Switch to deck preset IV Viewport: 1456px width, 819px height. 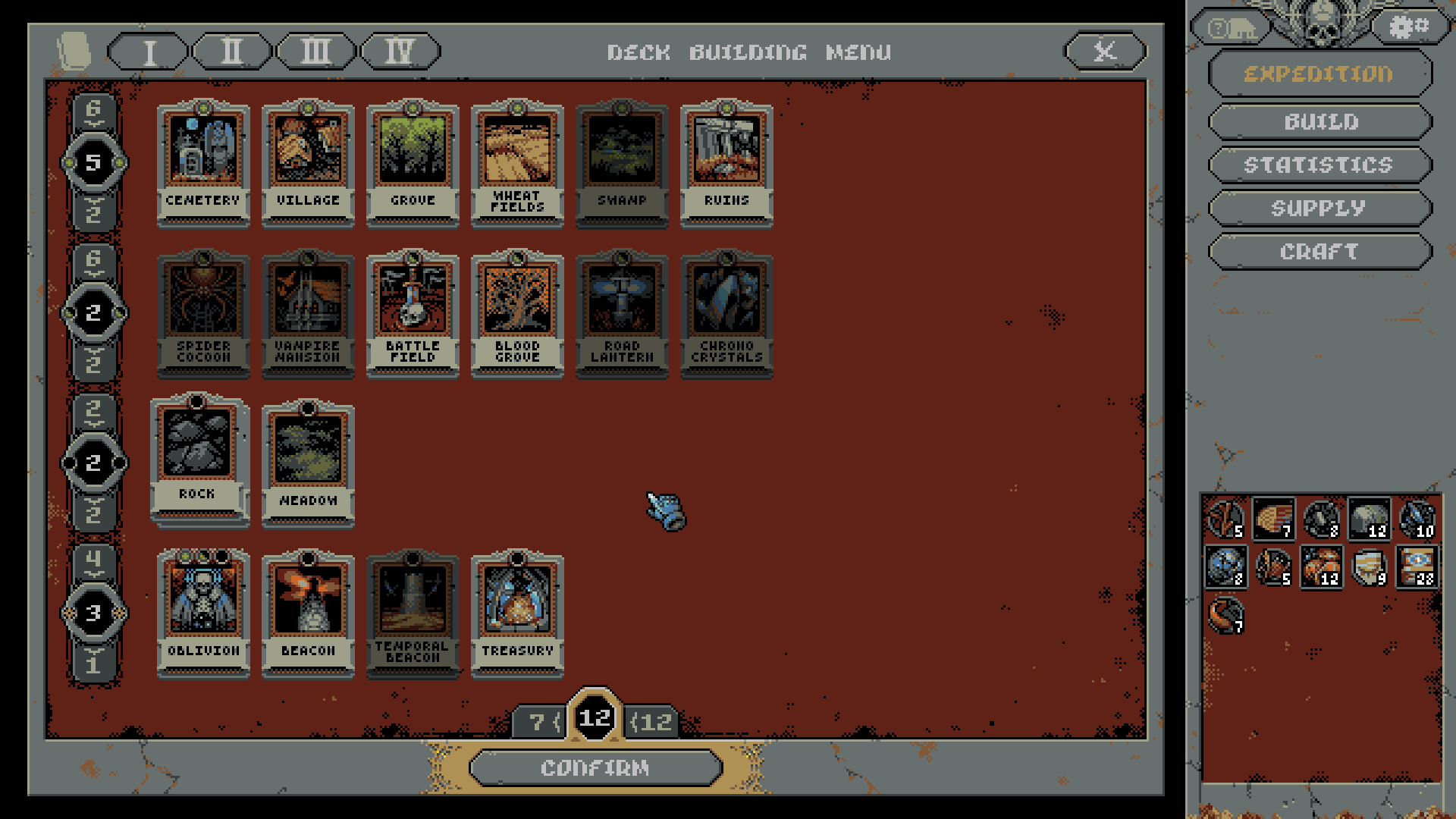click(400, 52)
